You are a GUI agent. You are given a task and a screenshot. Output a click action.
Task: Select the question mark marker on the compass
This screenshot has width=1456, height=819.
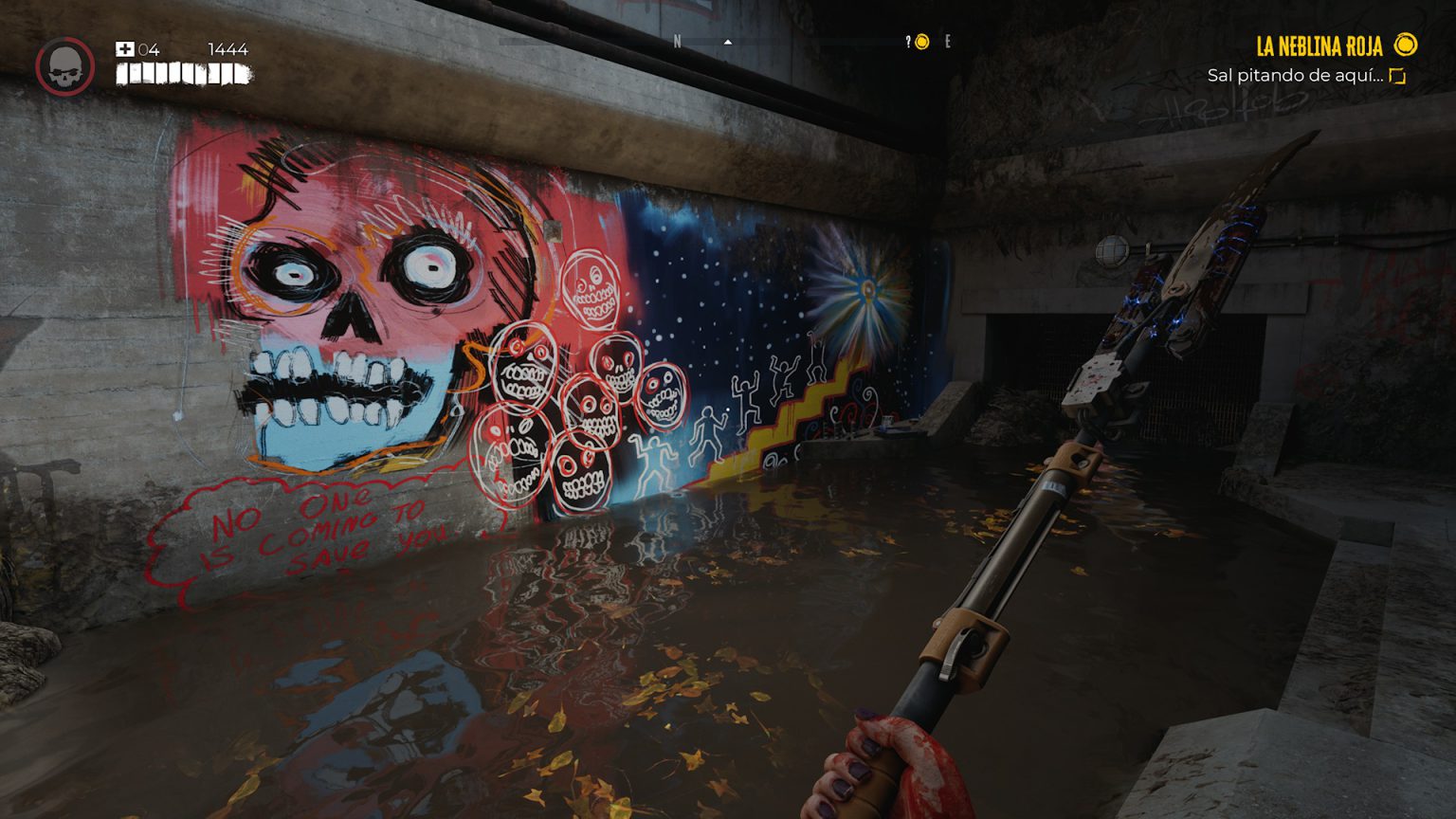tap(908, 41)
